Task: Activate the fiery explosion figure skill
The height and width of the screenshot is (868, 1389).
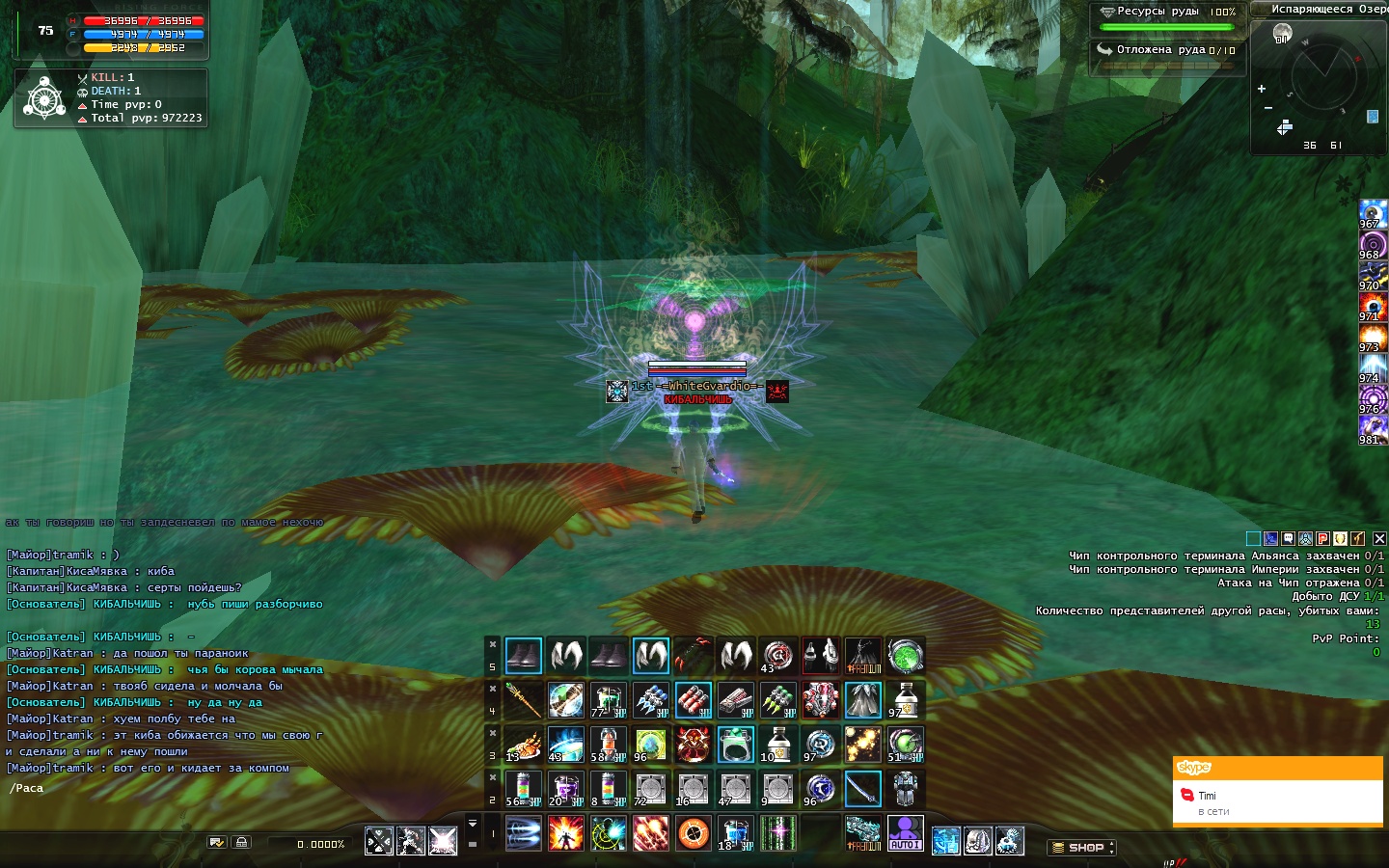Action: coord(566,833)
